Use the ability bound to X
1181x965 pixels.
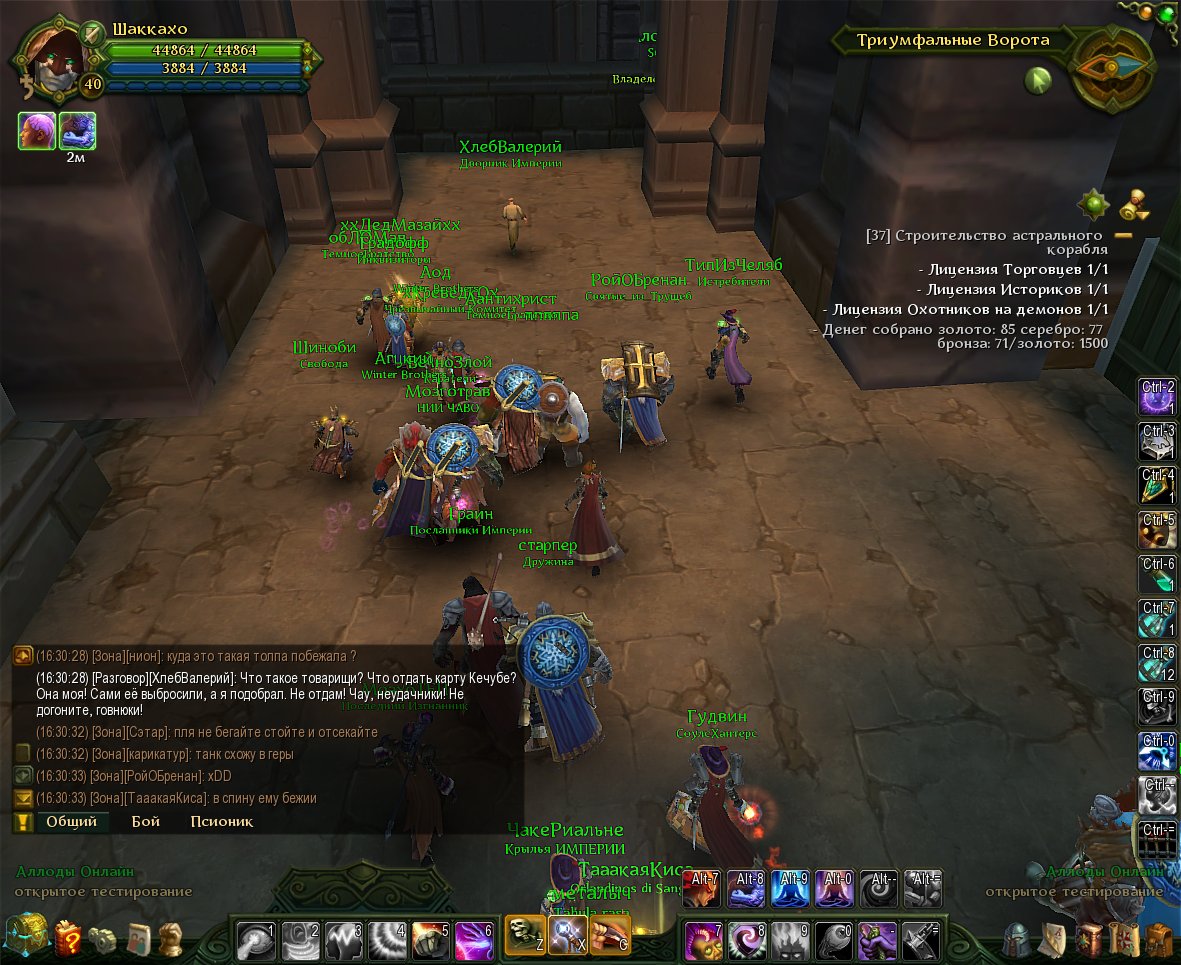pyautogui.click(x=567, y=935)
